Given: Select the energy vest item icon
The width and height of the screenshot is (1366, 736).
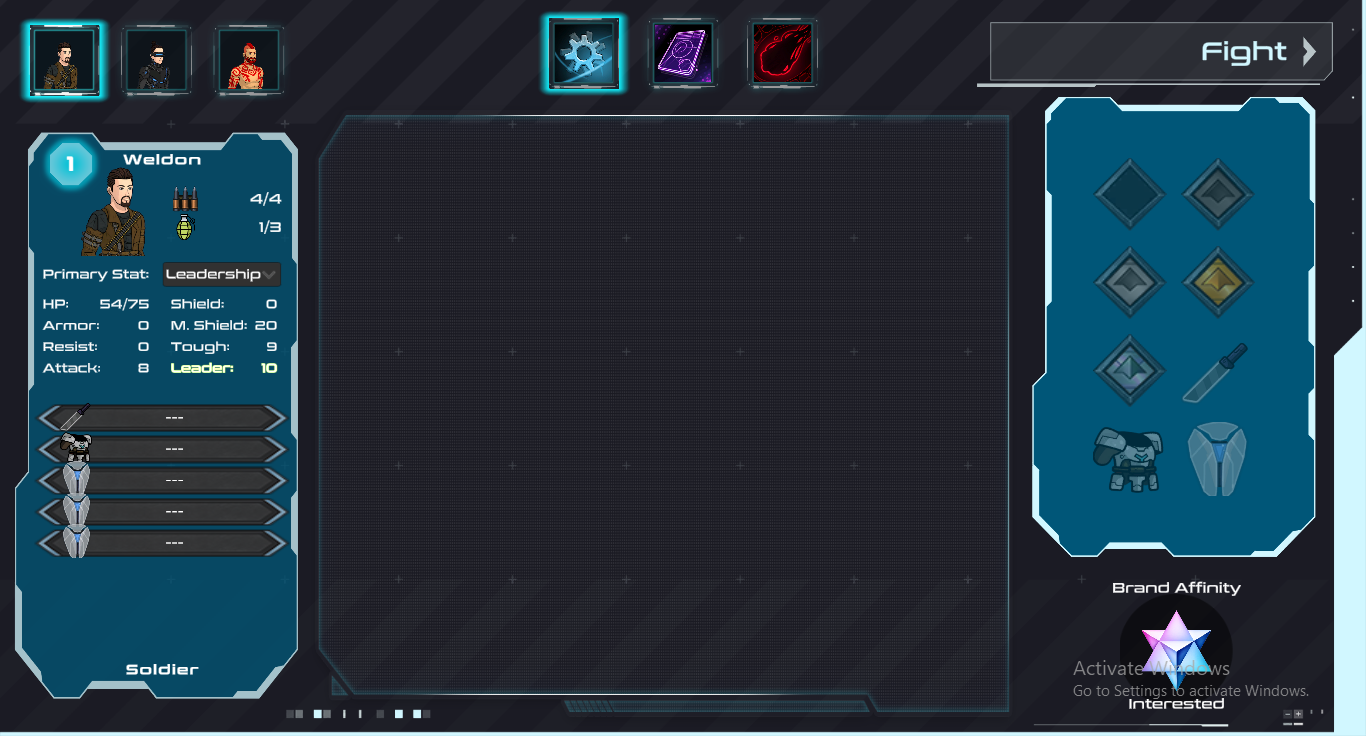Looking at the screenshot, I should (1217, 460).
